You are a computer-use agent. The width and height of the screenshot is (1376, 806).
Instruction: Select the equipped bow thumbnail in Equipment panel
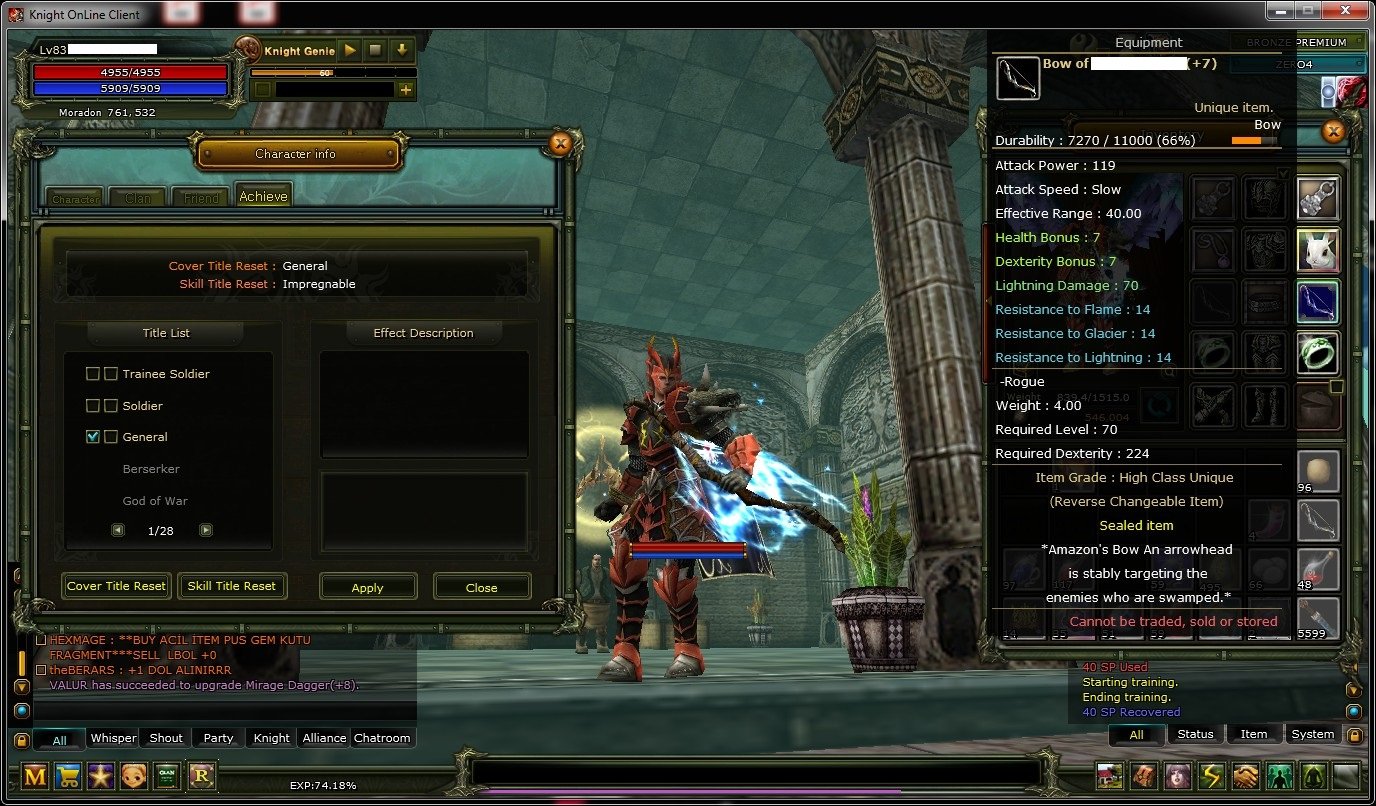click(x=1017, y=78)
